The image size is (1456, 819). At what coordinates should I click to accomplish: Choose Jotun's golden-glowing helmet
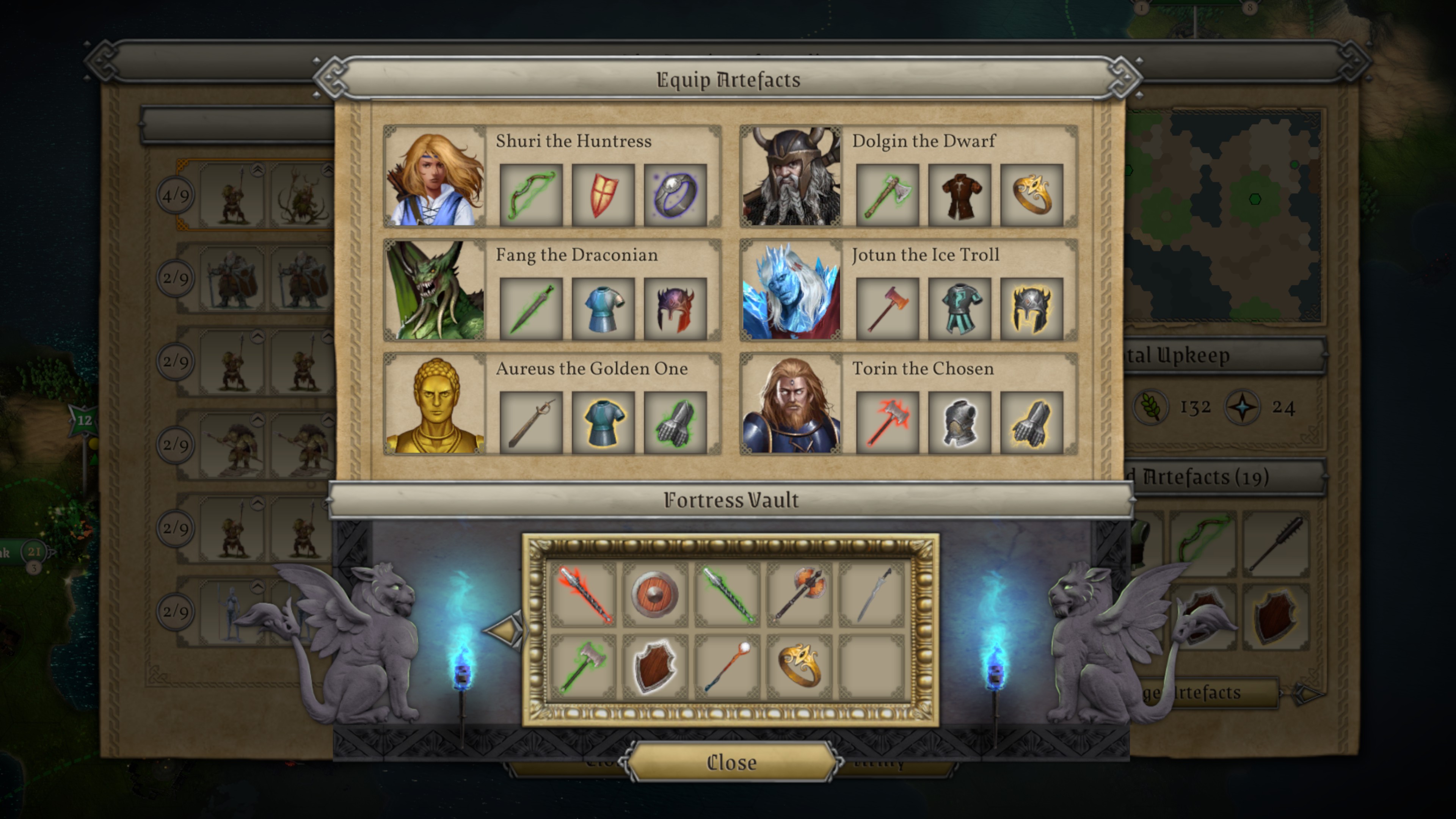[x=1031, y=309]
